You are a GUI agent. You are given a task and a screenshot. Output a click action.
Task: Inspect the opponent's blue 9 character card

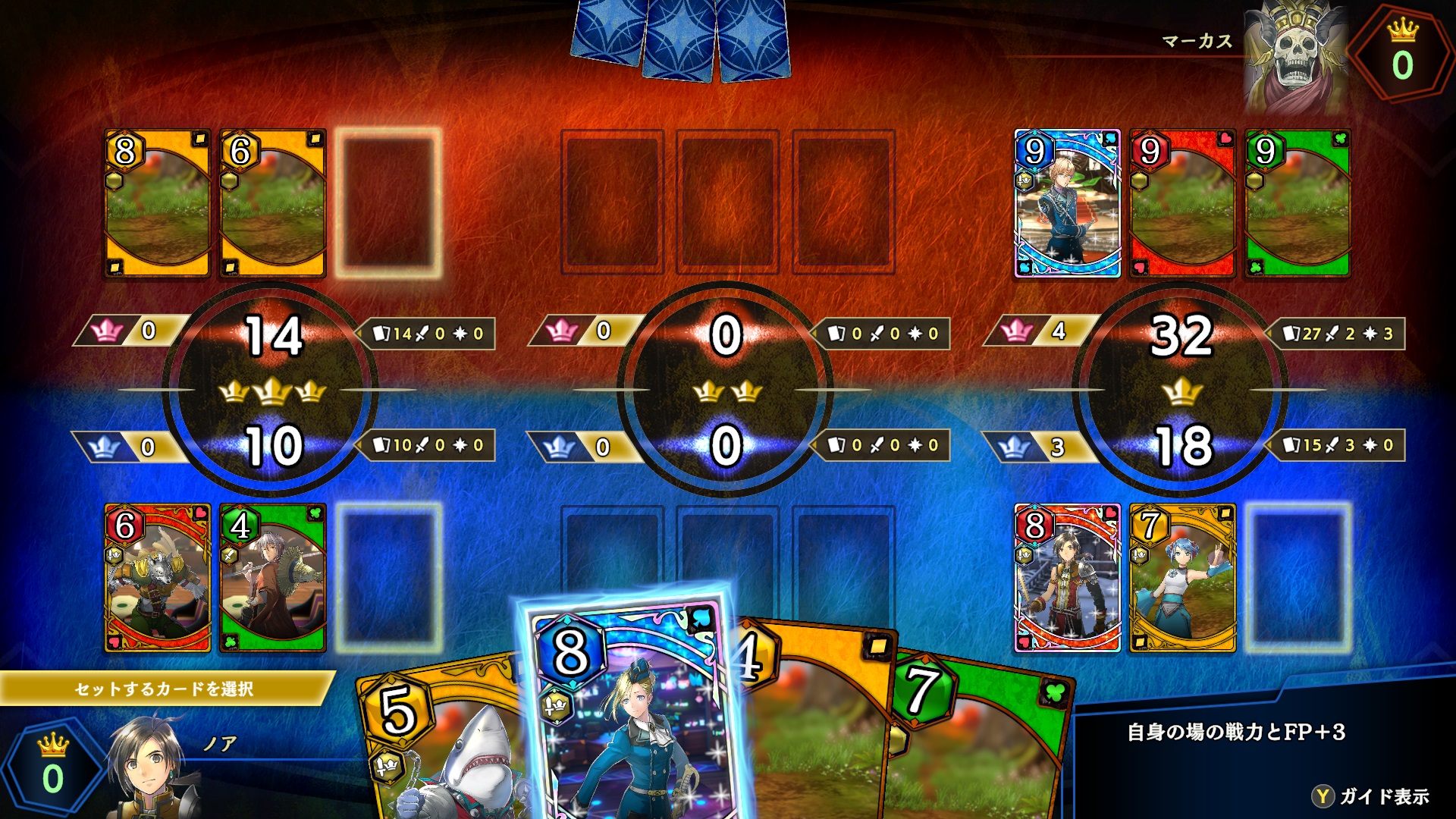pyautogui.click(x=1067, y=203)
